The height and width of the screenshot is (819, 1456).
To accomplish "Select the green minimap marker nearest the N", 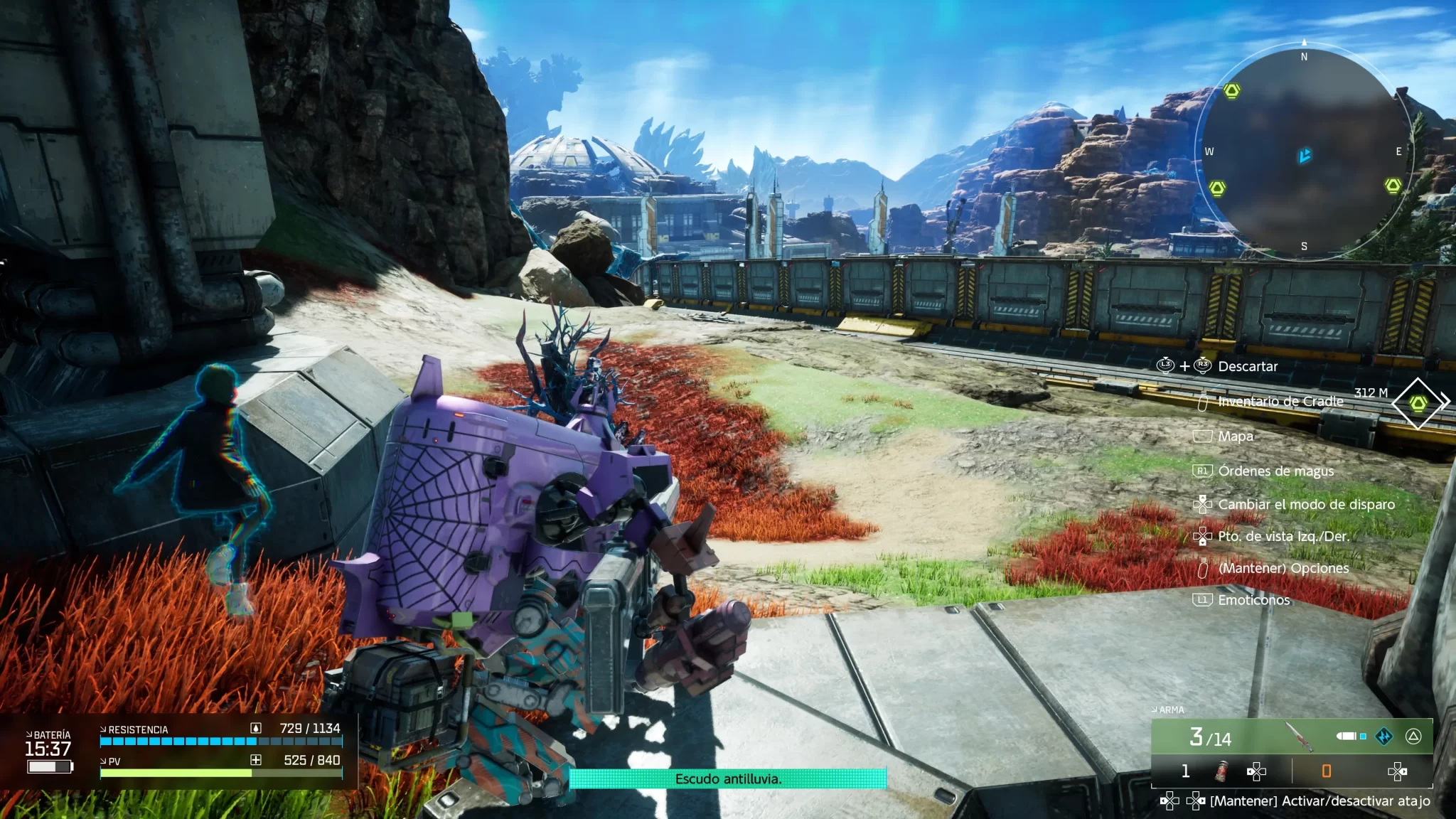I will click(x=1231, y=91).
